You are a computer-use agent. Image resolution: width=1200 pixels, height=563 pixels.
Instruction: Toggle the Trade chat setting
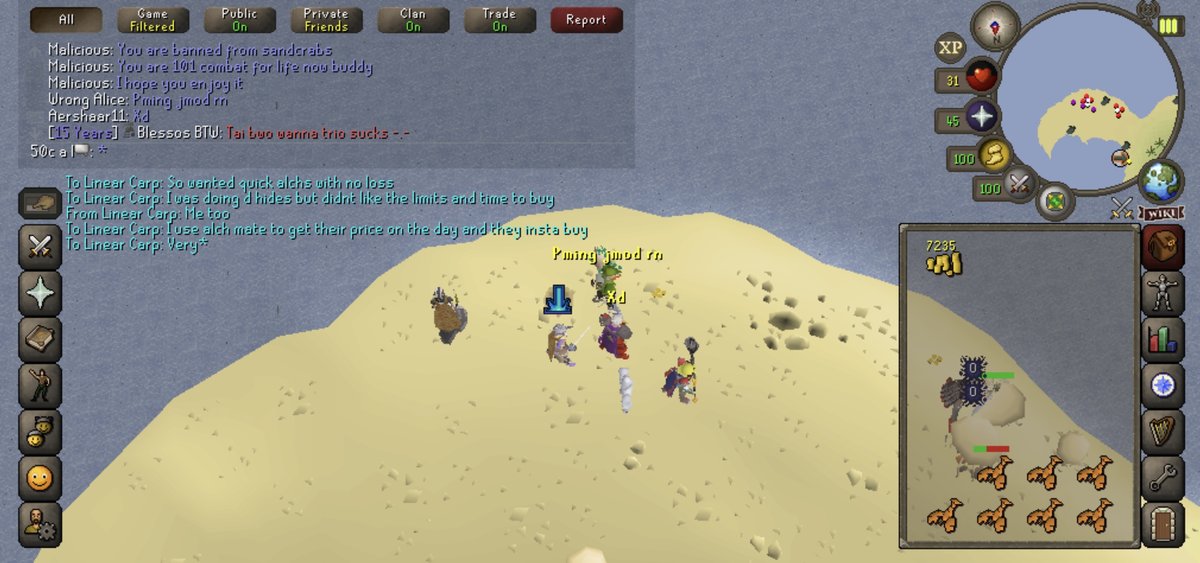click(499, 19)
